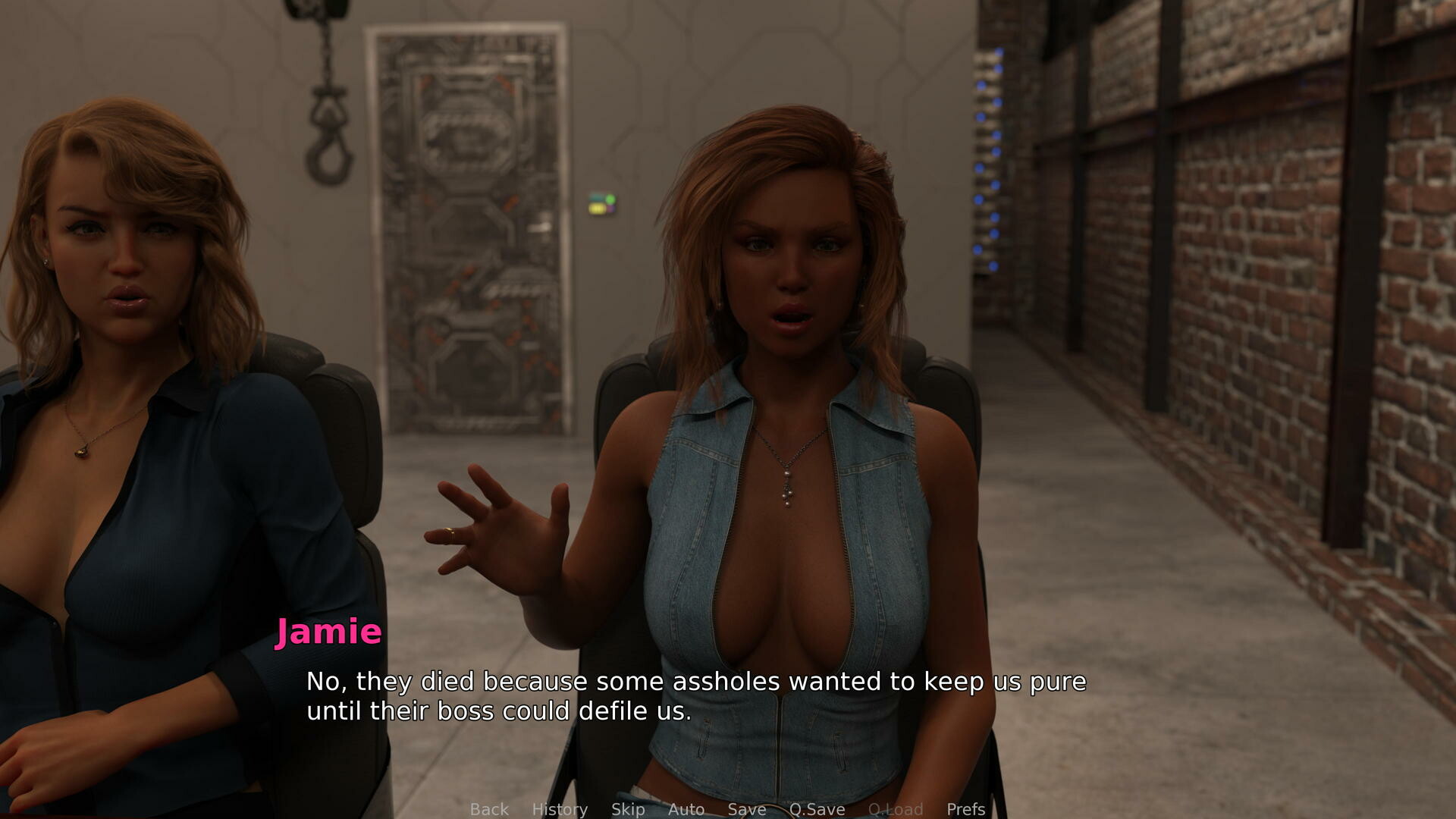Toggle Auto-forward mode
The width and height of the screenshot is (1456, 819).
686,809
